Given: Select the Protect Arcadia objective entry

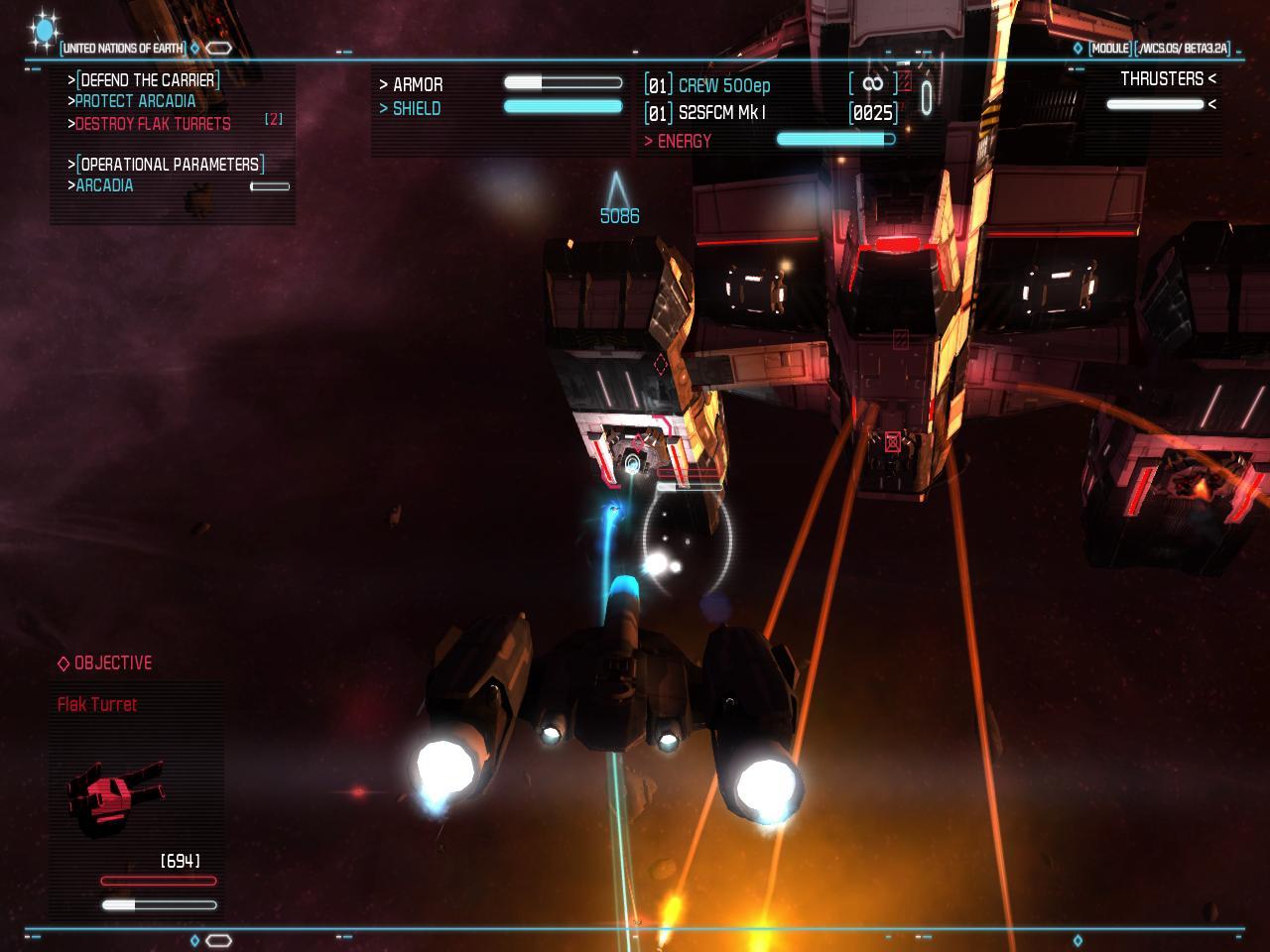Looking at the screenshot, I should 135,101.
